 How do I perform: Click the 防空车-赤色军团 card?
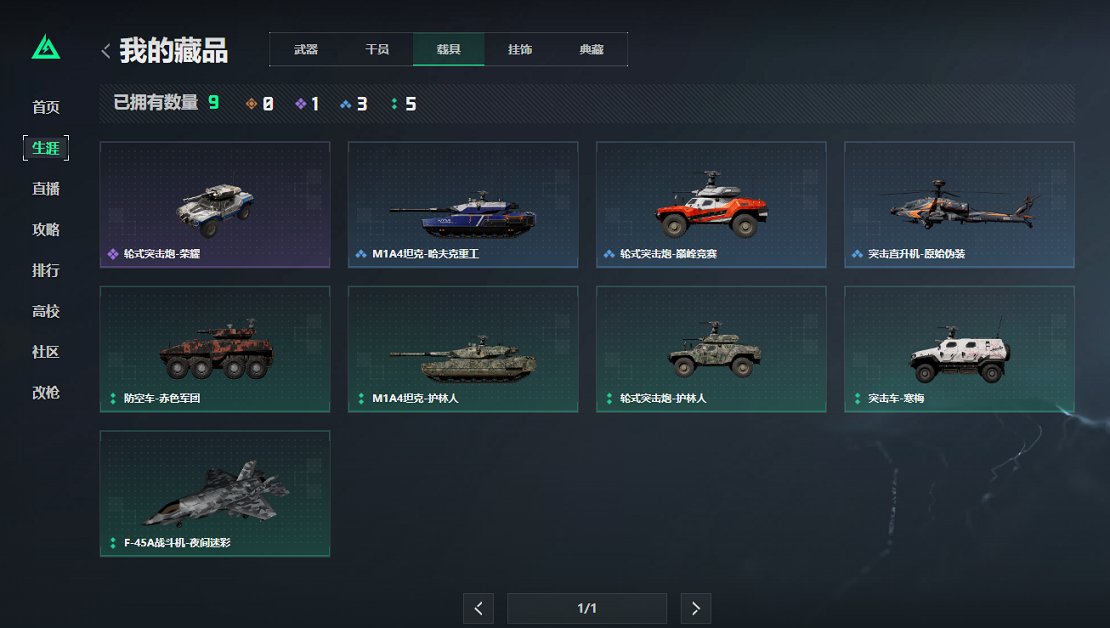[215, 349]
